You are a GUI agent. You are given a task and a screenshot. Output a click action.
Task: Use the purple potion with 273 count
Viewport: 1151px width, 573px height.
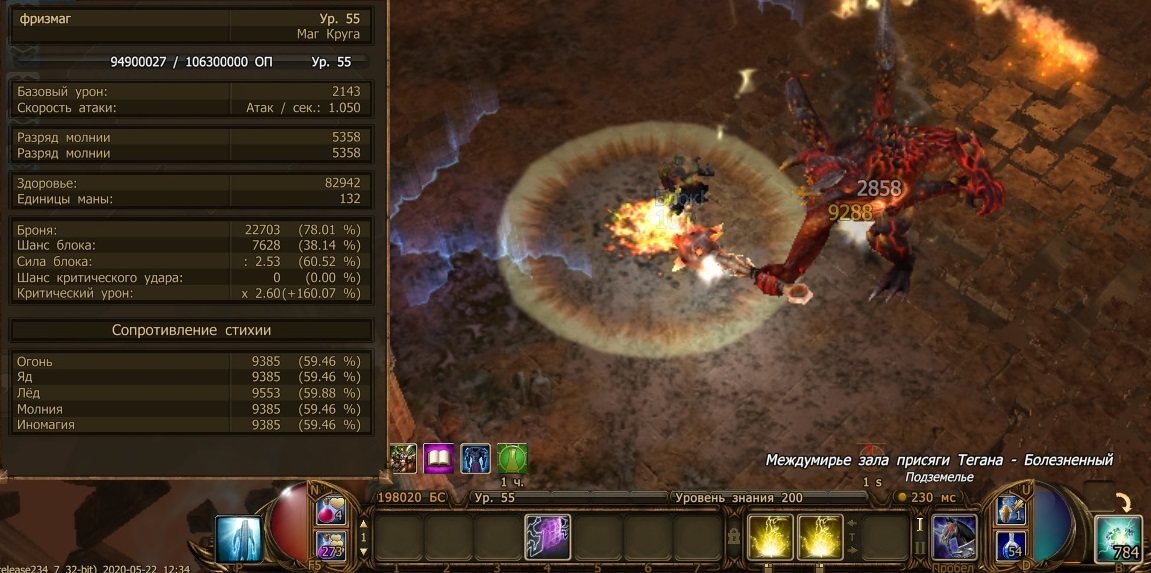click(x=331, y=546)
